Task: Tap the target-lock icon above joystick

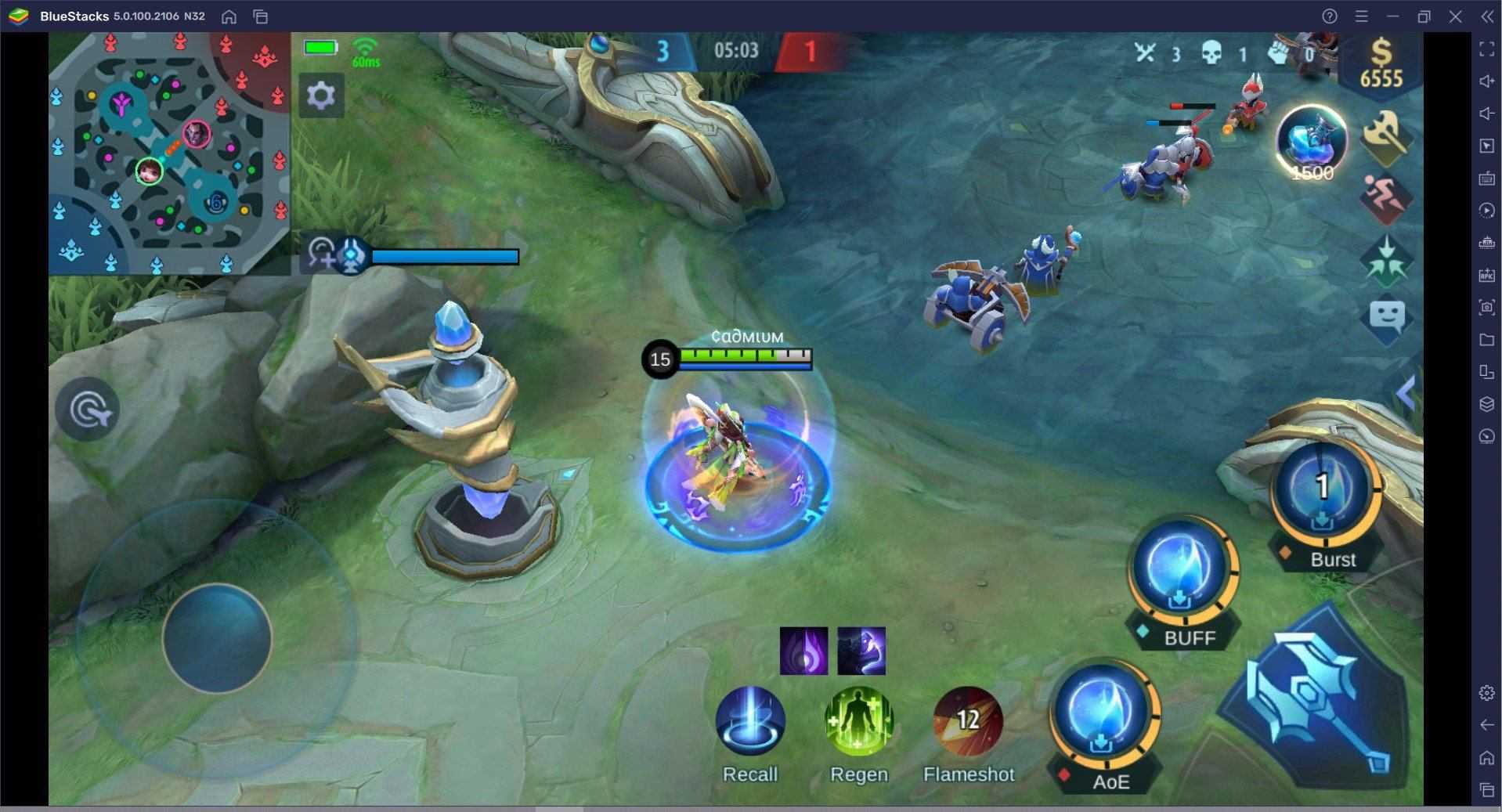Action: click(87, 409)
